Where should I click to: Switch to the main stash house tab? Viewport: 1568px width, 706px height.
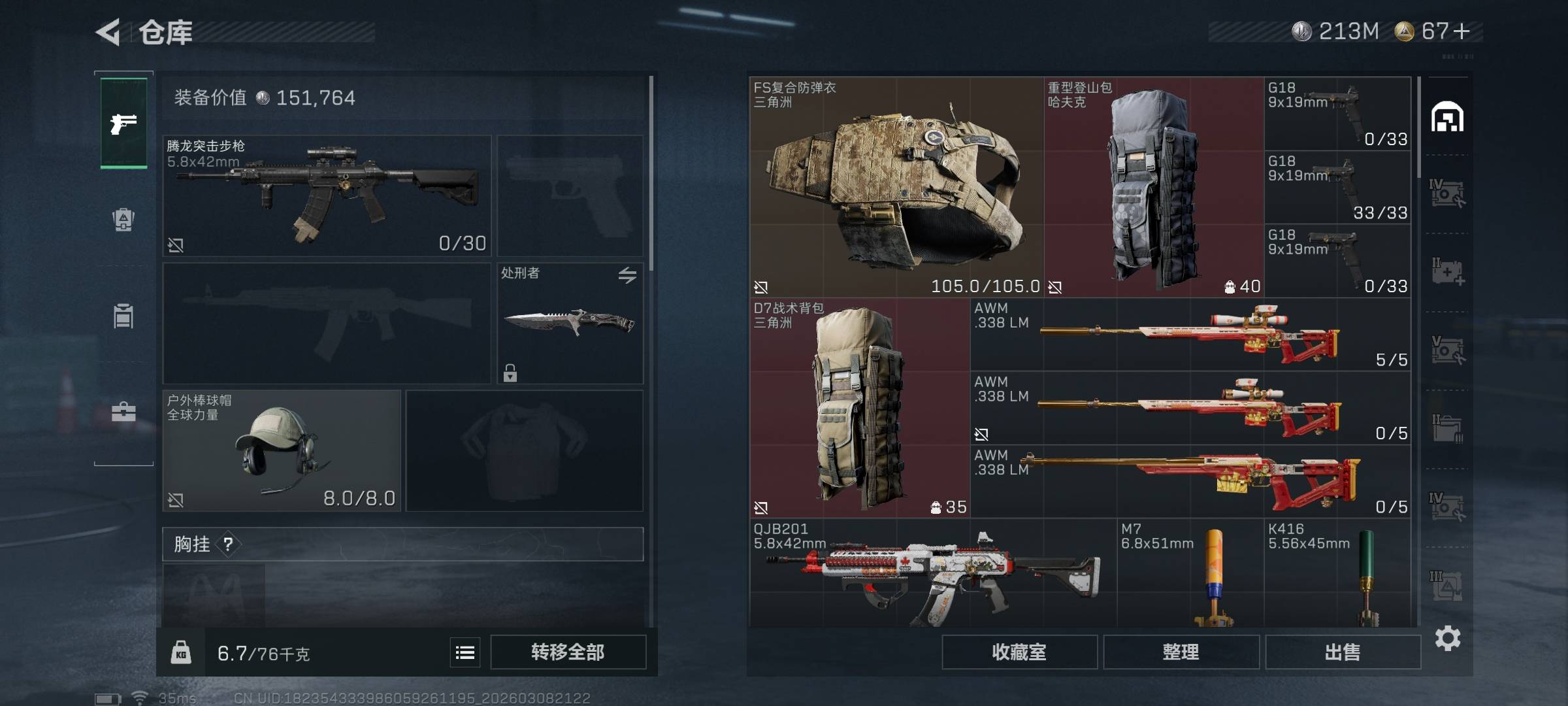tap(1447, 117)
